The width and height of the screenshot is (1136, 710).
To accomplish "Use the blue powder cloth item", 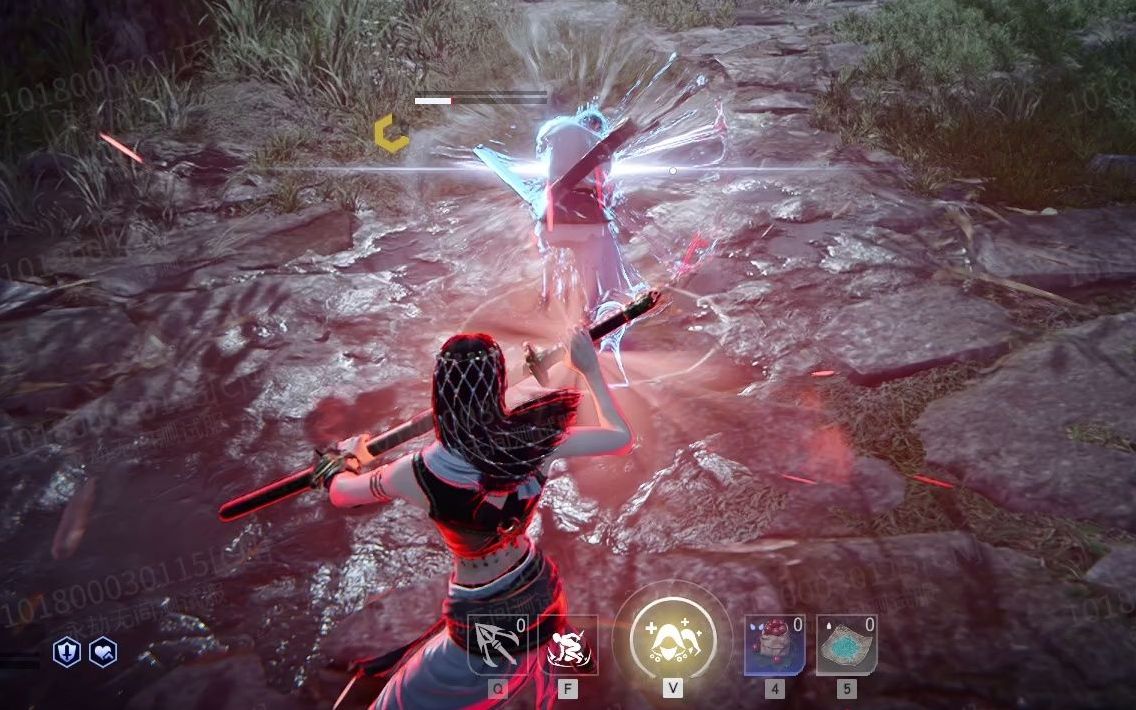I will pos(846,645).
